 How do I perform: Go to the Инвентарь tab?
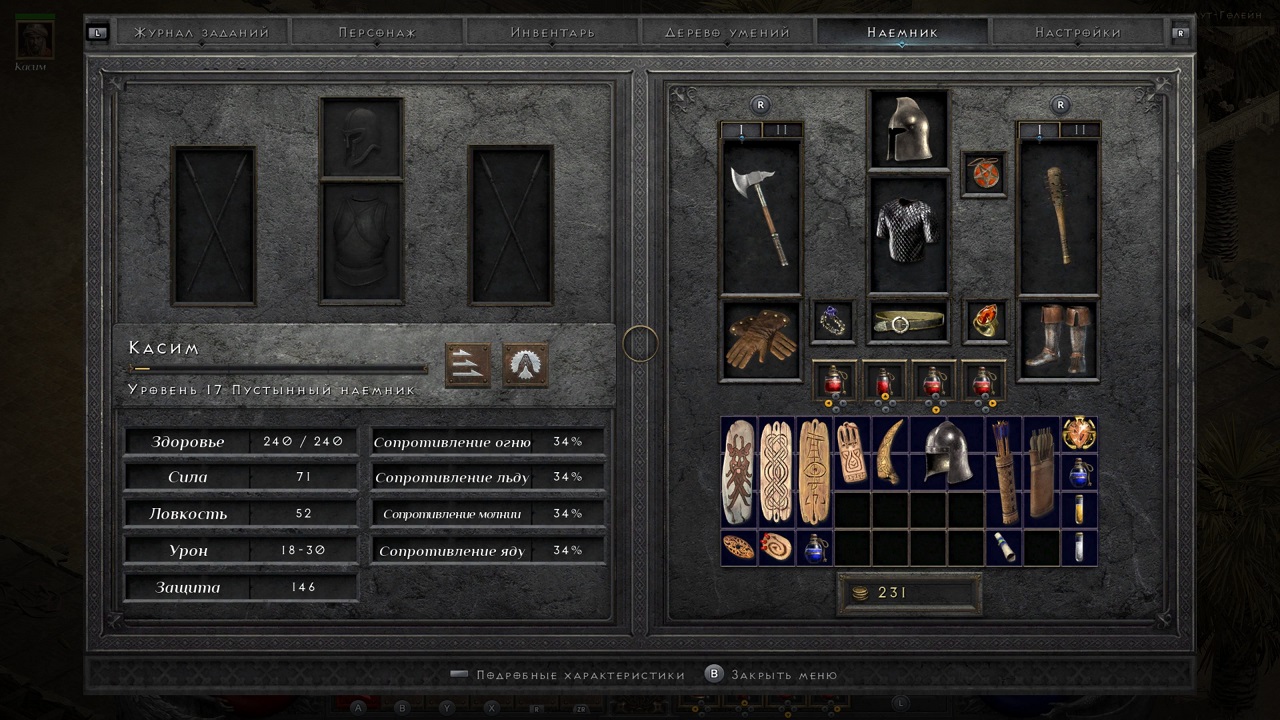pos(552,33)
